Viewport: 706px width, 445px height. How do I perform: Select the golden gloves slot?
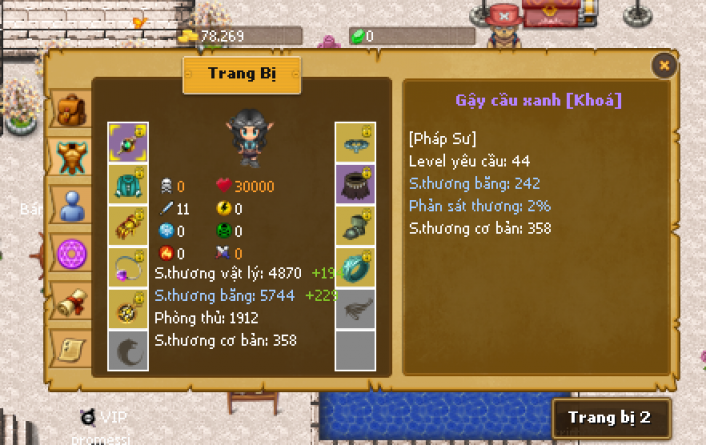[x=128, y=226]
